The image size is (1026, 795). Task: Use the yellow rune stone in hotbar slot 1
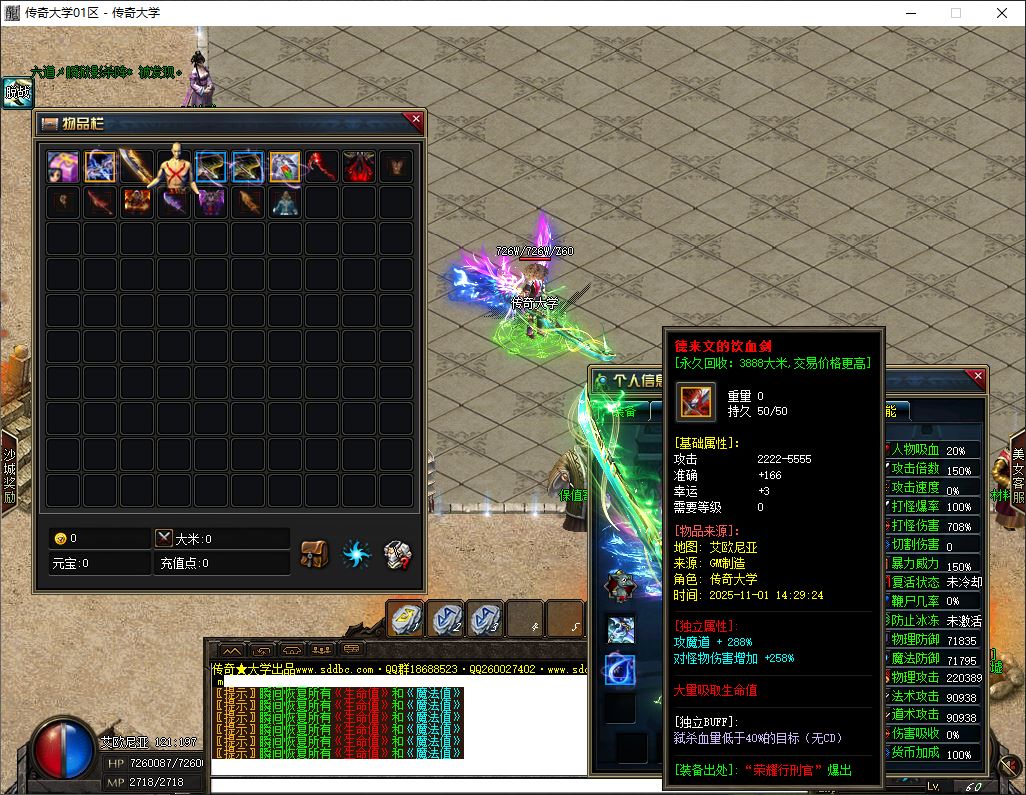point(406,618)
